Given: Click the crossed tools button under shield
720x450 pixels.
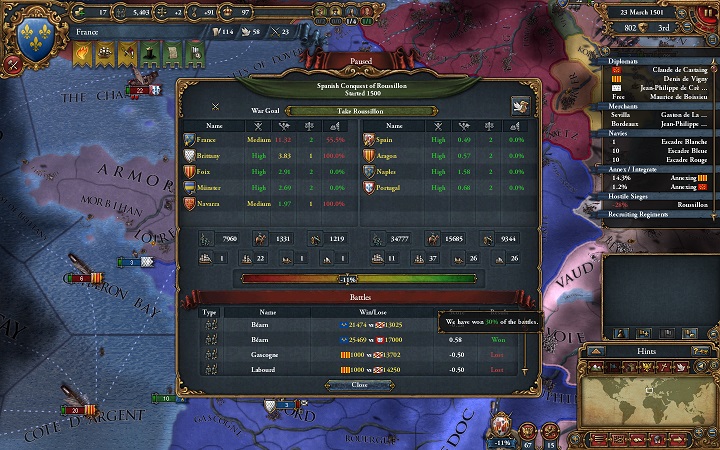Looking at the screenshot, I should pos(12,66).
